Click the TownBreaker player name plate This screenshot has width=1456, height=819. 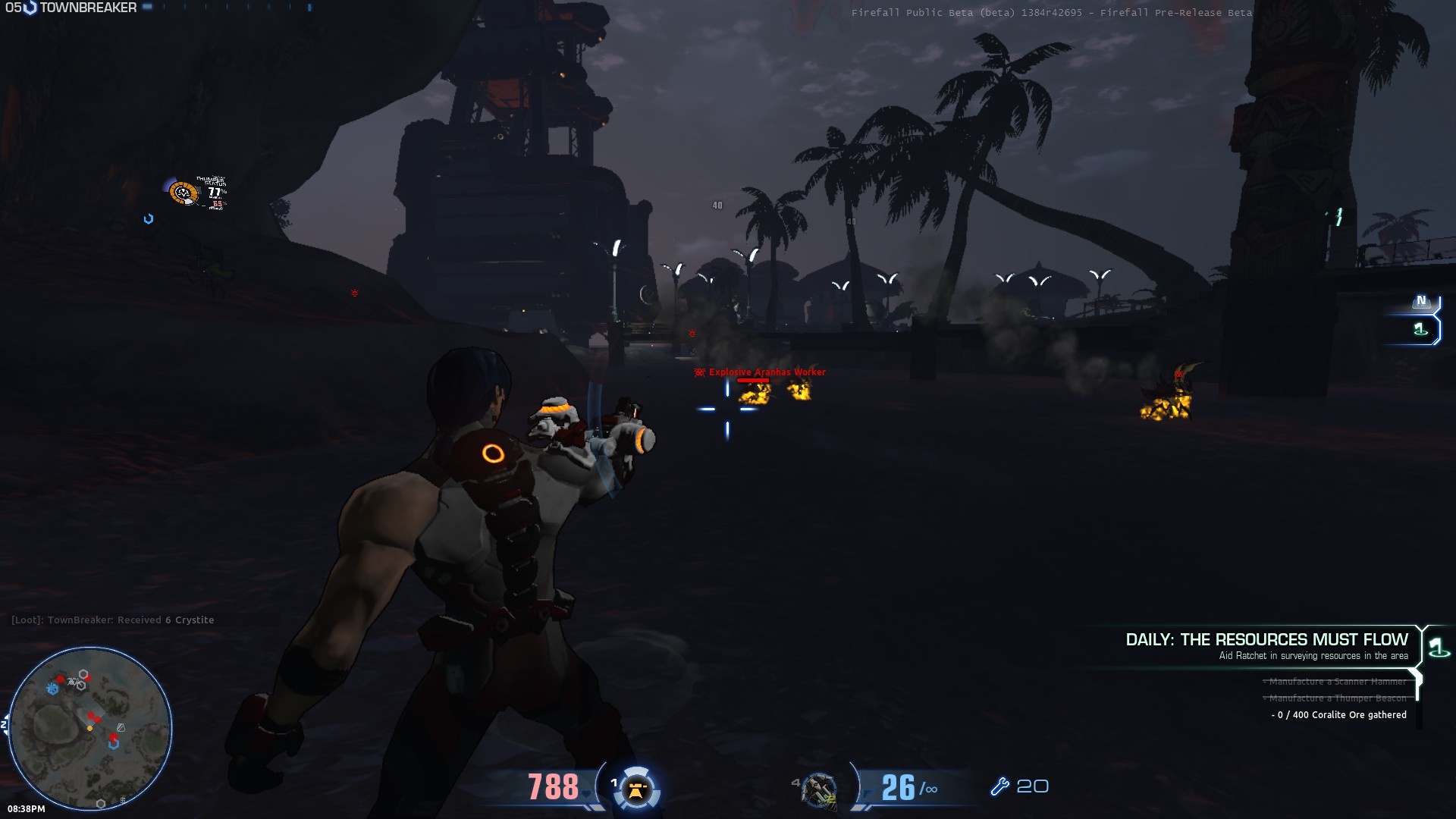click(87, 8)
